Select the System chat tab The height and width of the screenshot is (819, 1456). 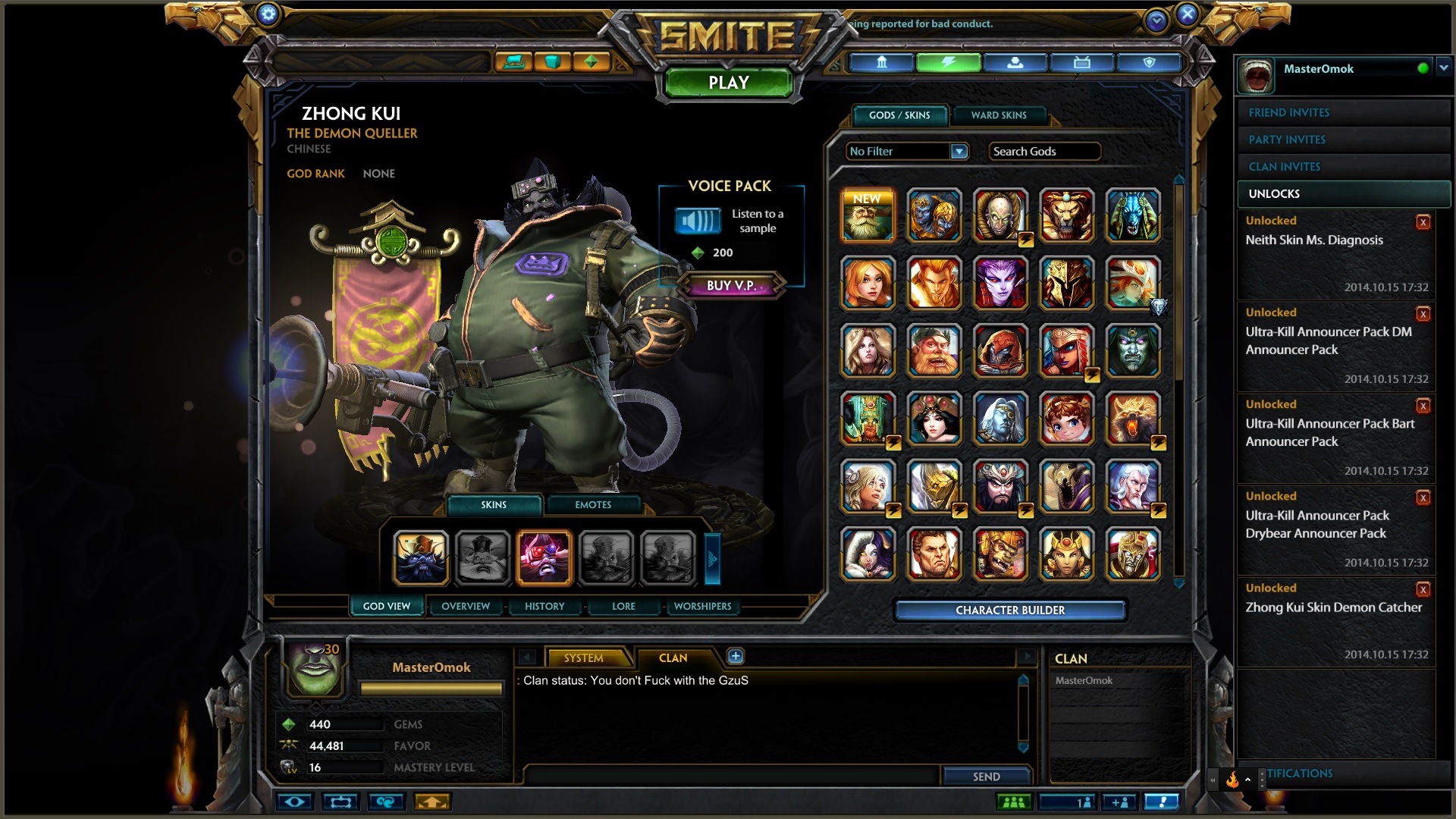point(583,657)
